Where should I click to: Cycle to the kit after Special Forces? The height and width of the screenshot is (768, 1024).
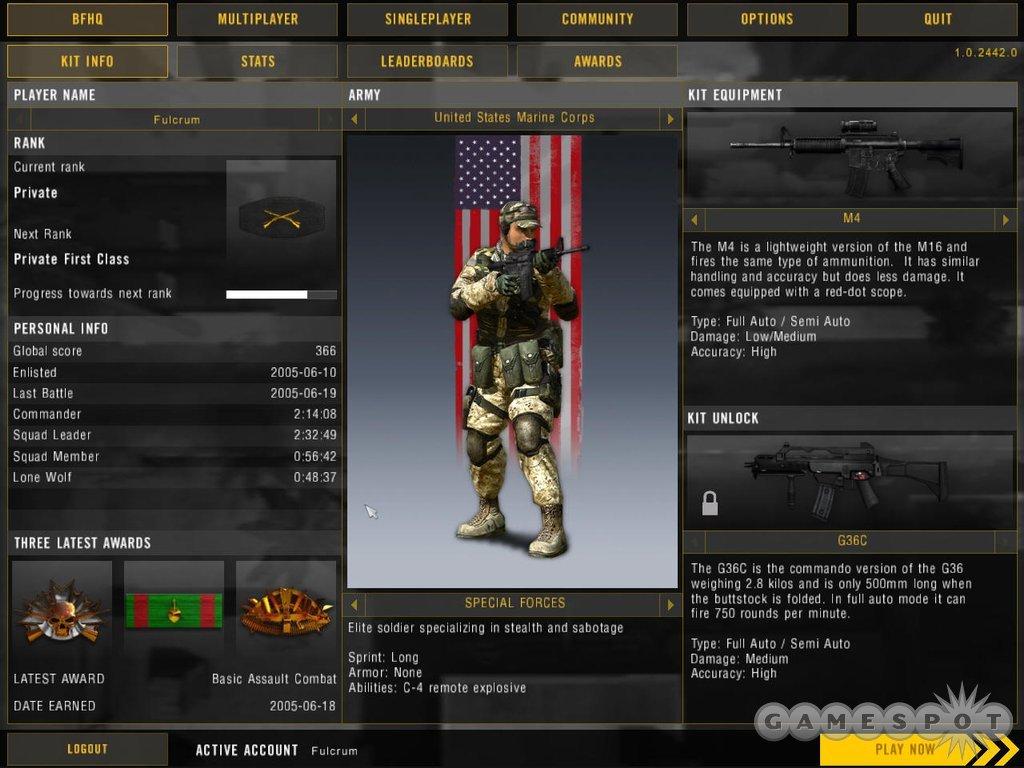point(670,604)
